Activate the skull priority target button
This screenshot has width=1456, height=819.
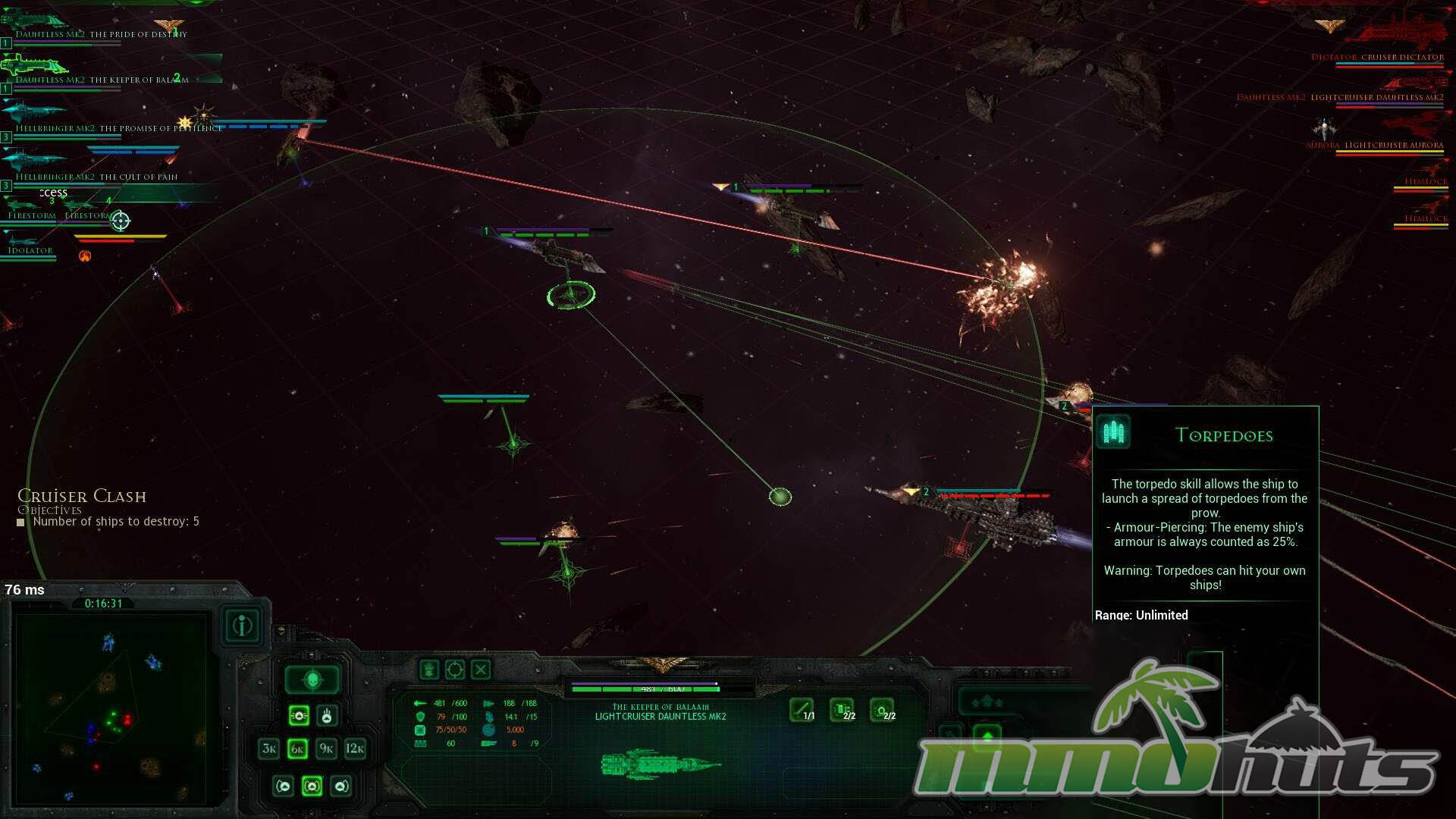click(312, 680)
